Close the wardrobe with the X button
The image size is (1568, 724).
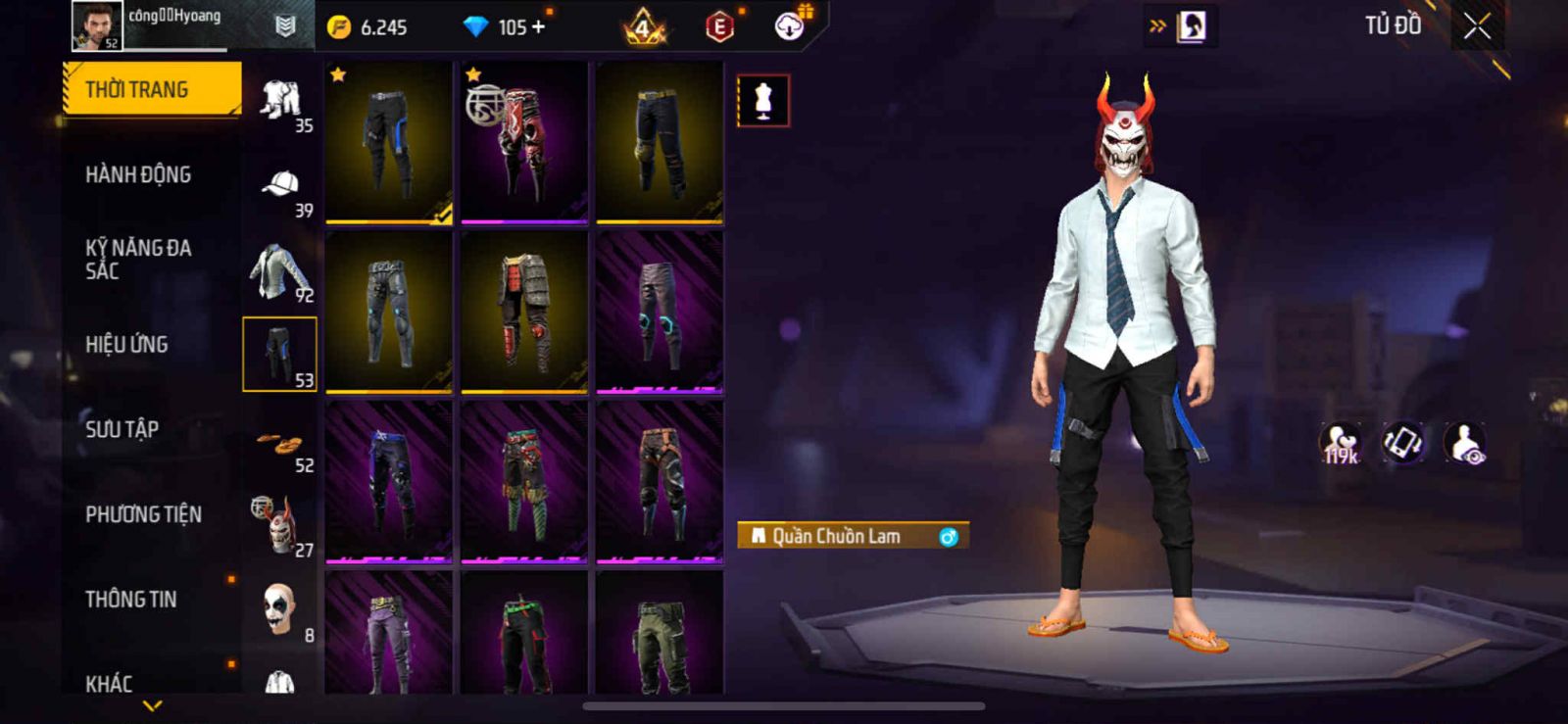point(1477,26)
